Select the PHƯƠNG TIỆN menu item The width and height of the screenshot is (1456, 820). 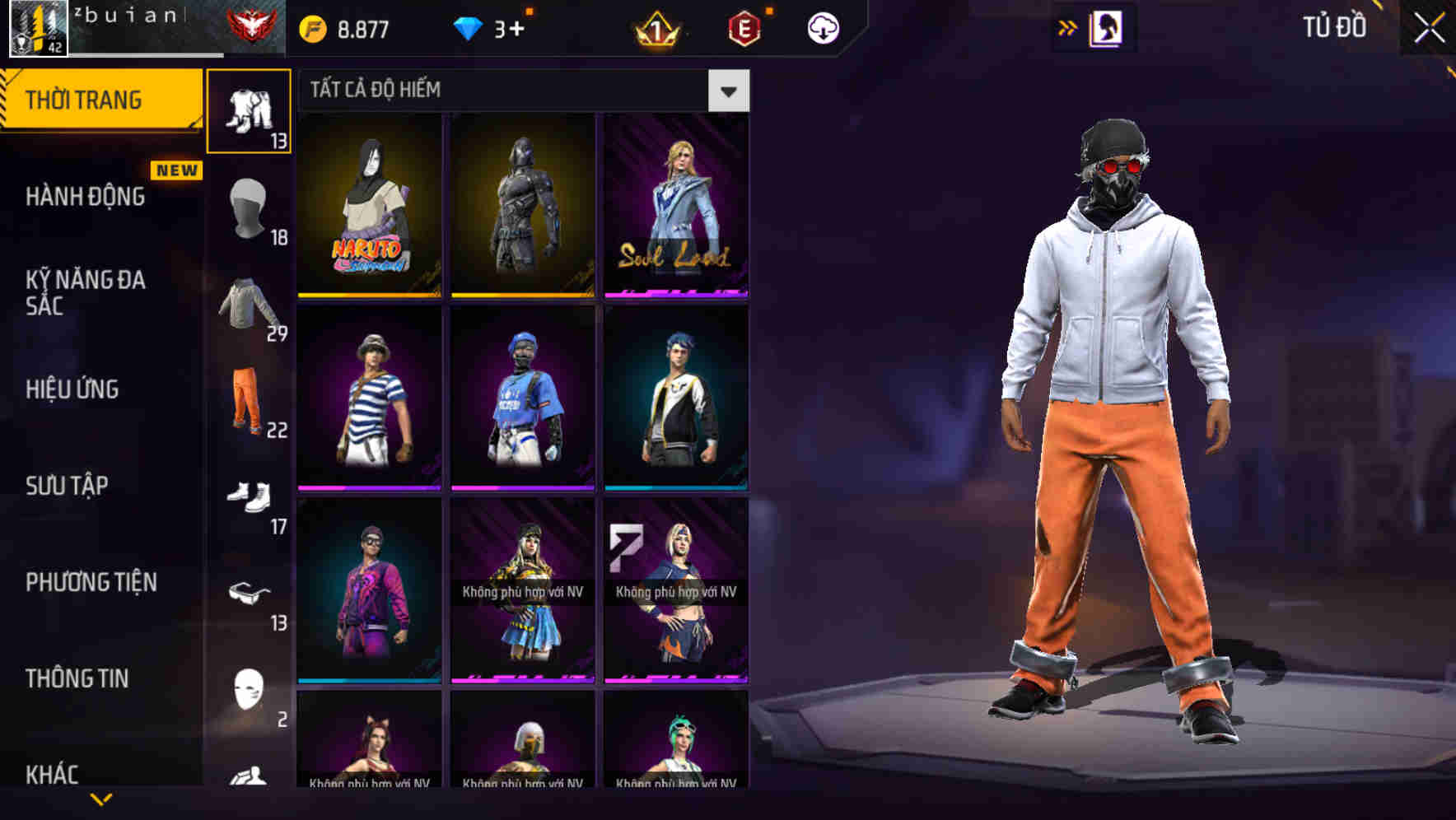pyautogui.click(x=91, y=581)
